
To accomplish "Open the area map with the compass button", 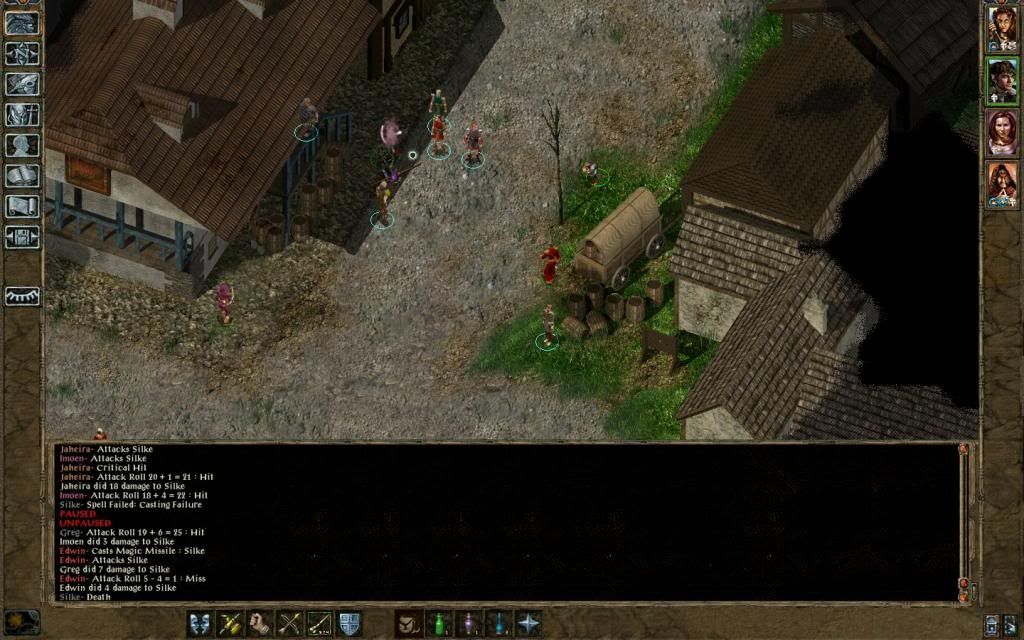I will [22, 53].
